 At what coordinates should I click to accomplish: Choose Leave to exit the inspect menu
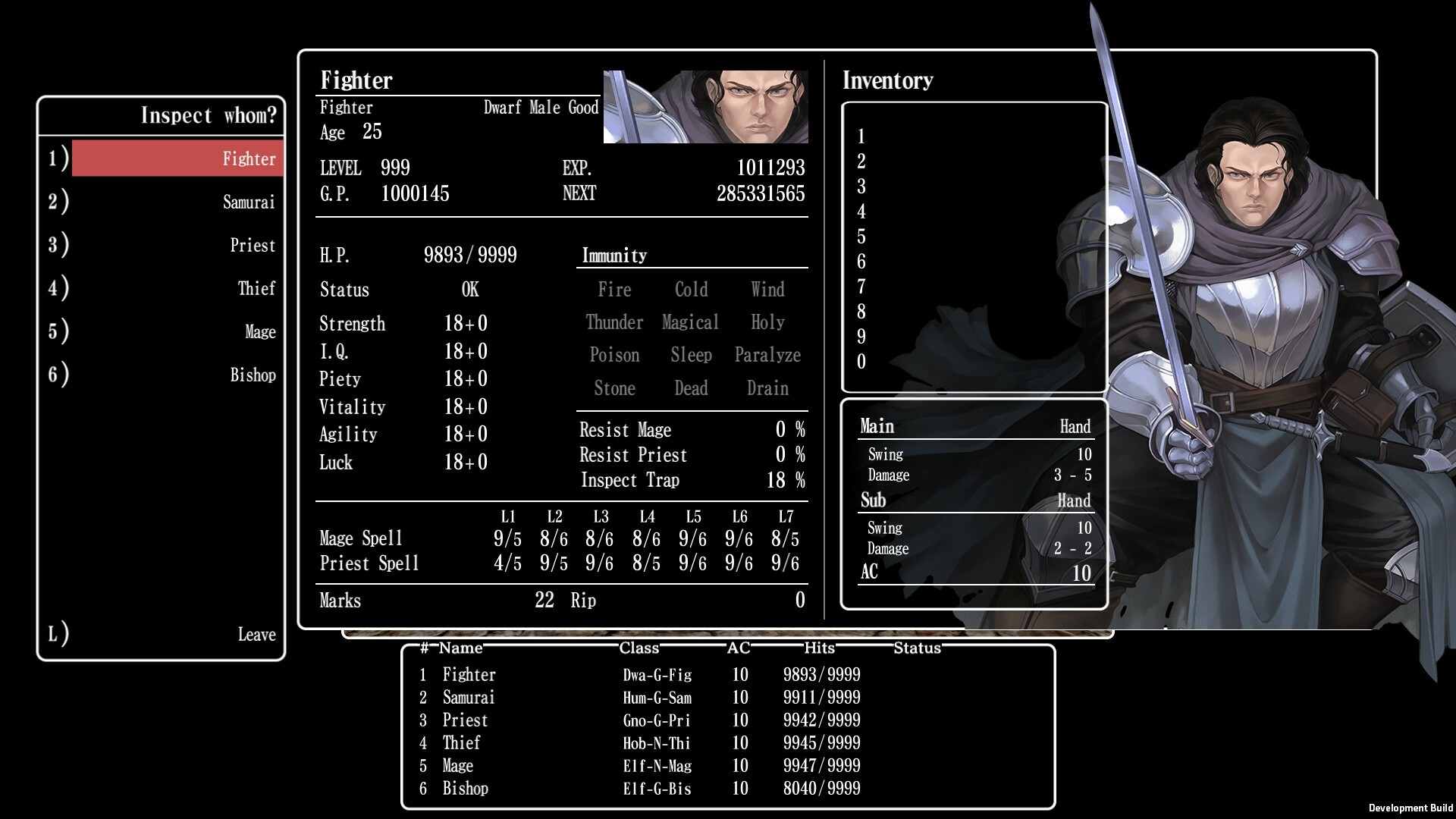pos(176,634)
